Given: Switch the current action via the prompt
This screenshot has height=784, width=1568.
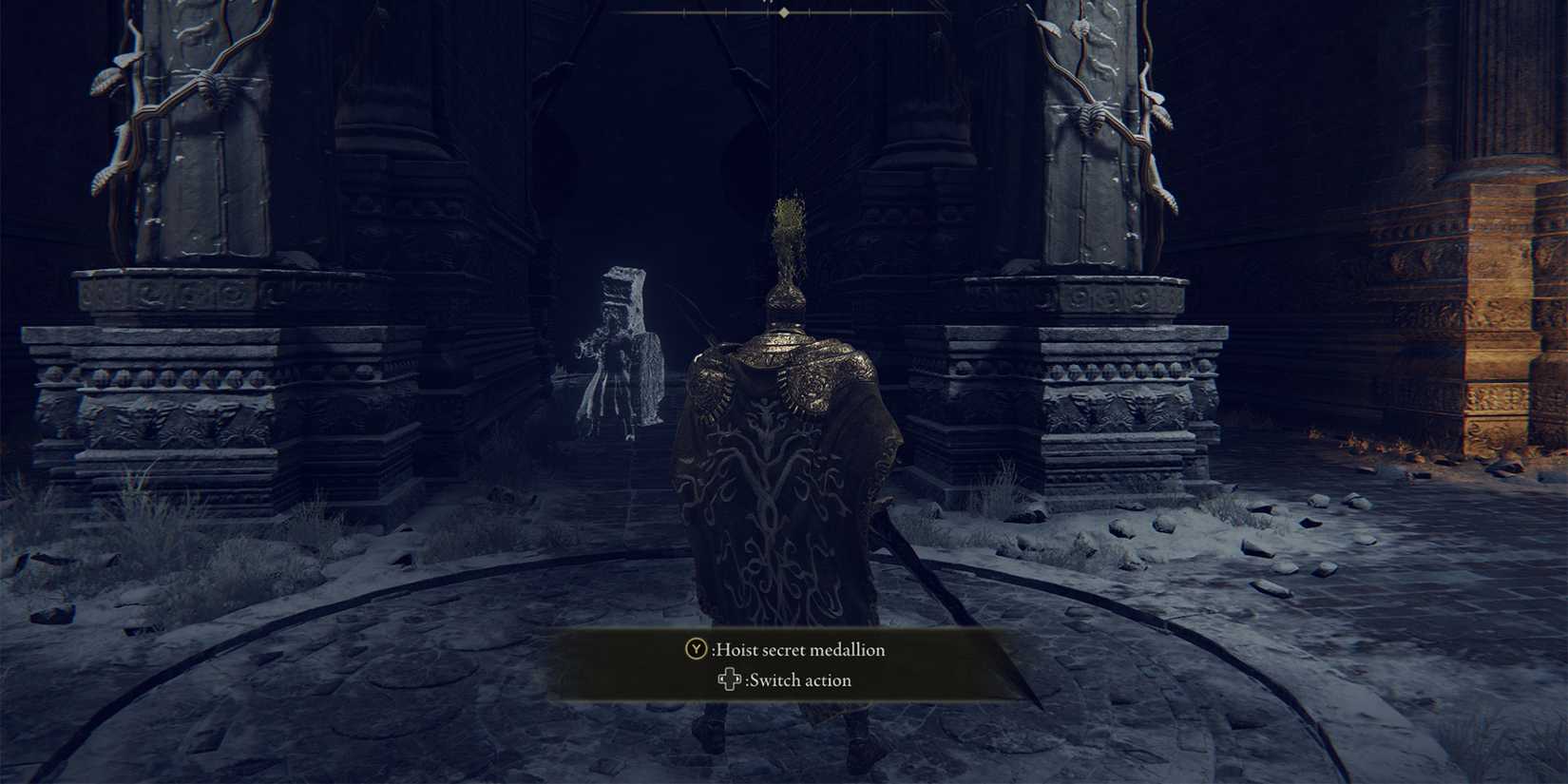Looking at the screenshot, I should click(798, 680).
